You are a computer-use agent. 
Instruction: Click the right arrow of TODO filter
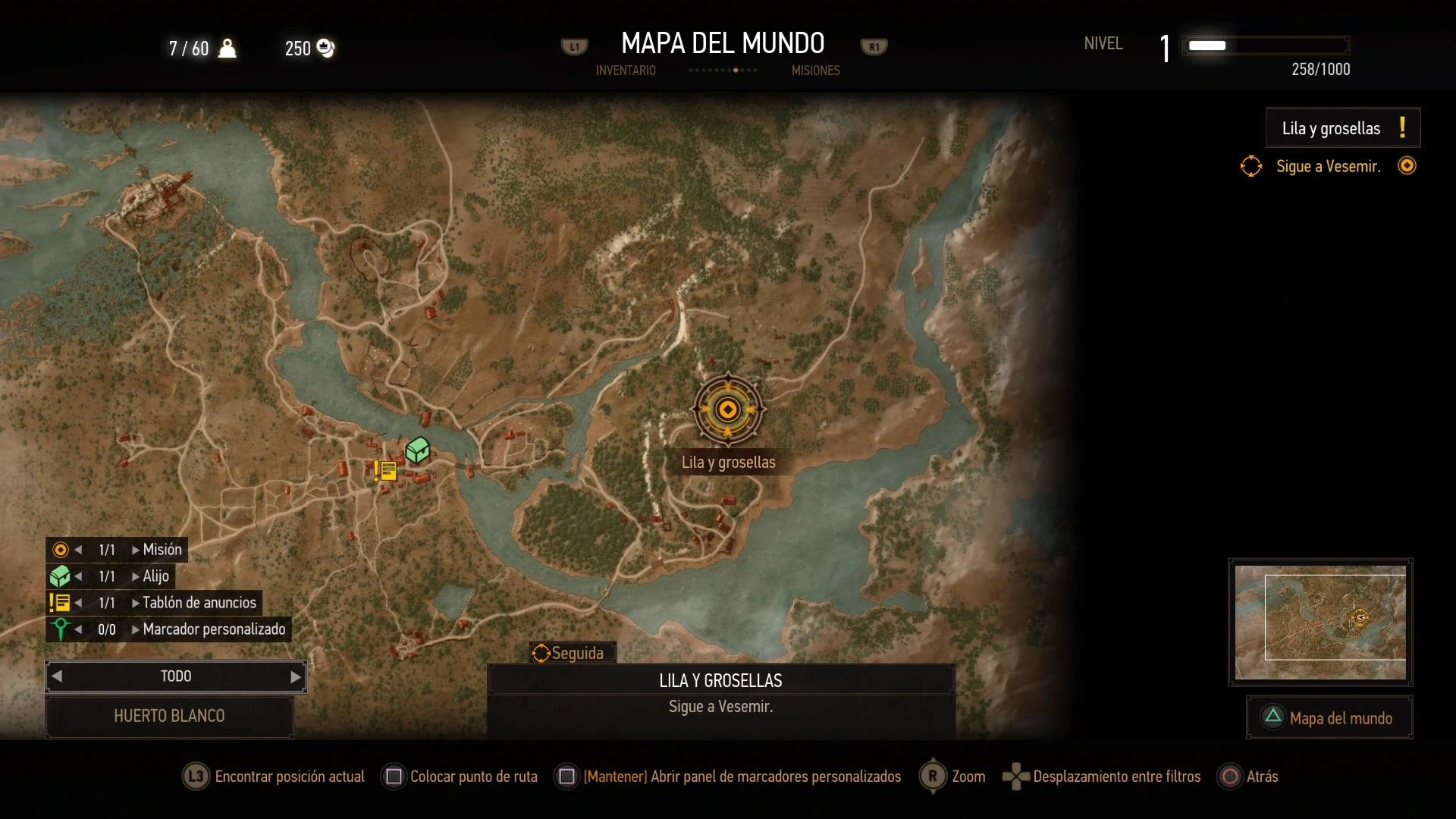(296, 677)
